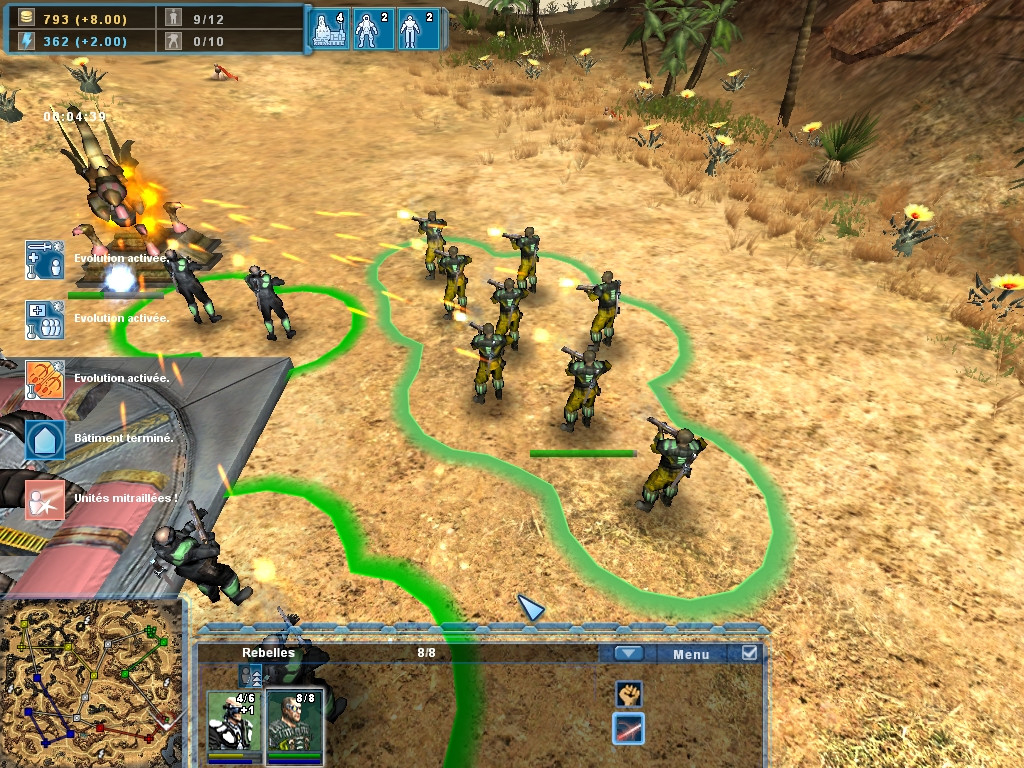Choose the Rebelles unit portrait showing 8/8
The width and height of the screenshot is (1024, 768).
click(295, 722)
